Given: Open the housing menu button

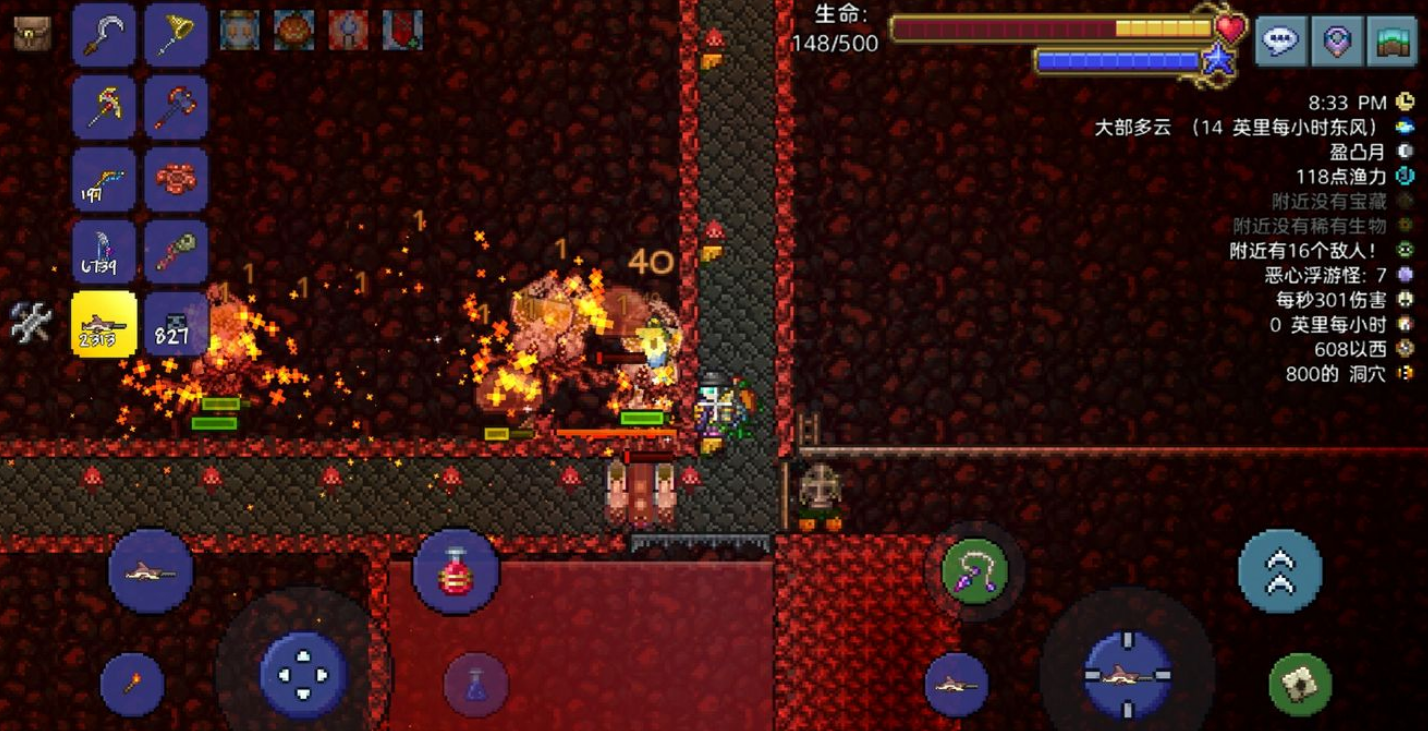Looking at the screenshot, I should coord(1393,41).
